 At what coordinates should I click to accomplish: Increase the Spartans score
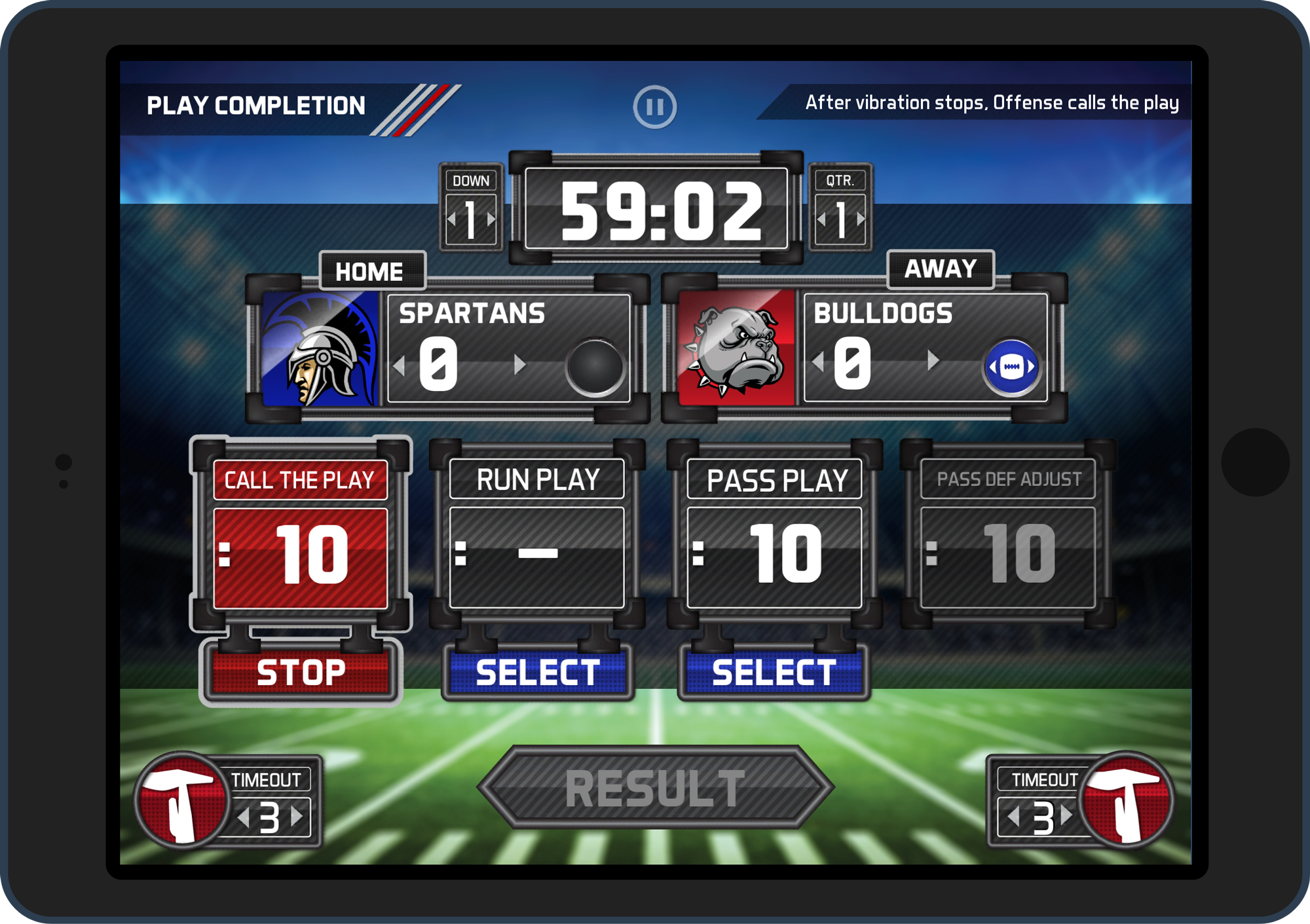(x=519, y=364)
